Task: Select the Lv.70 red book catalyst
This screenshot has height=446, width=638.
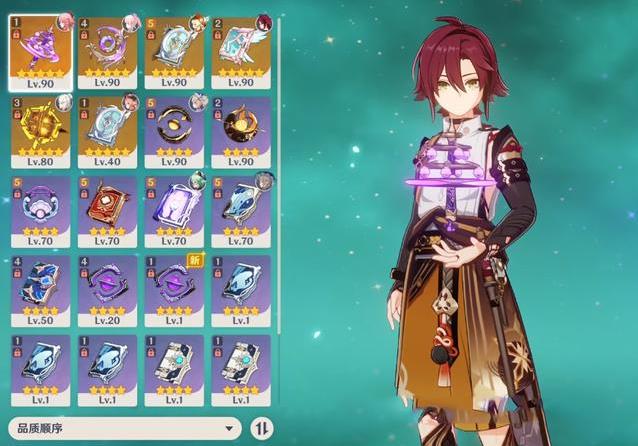Action: [106, 211]
